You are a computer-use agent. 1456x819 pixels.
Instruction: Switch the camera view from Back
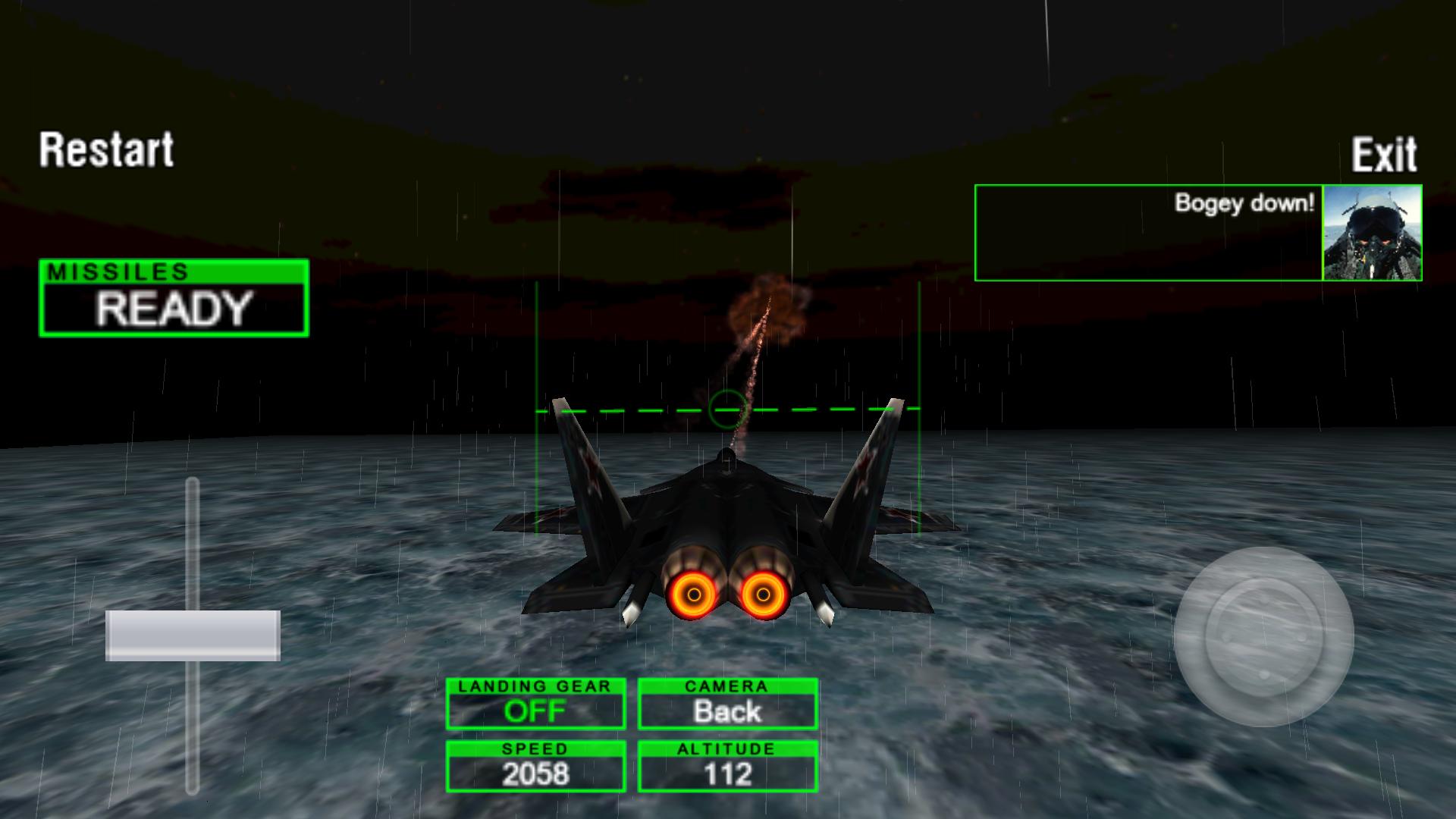pyautogui.click(x=727, y=704)
